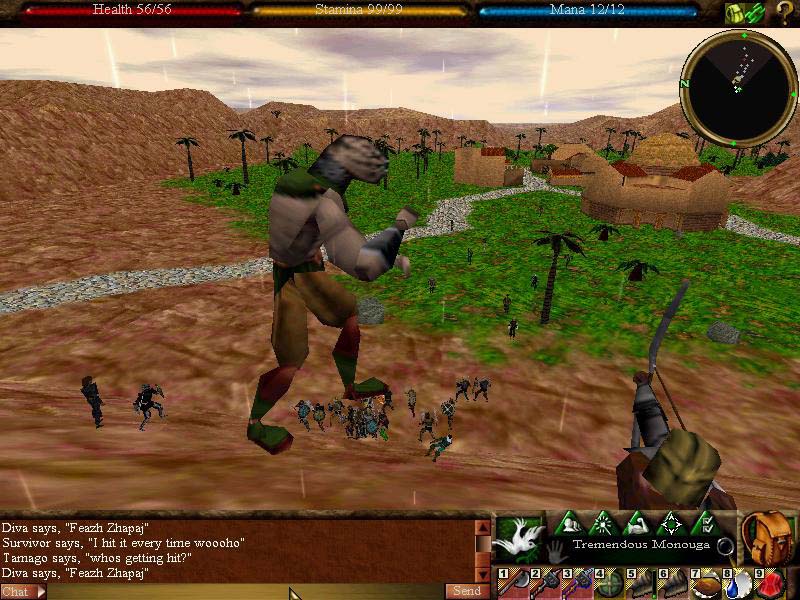Screen dimensions: 800x600
Task: Equip the round shield in slot 4
Action: coord(609,583)
